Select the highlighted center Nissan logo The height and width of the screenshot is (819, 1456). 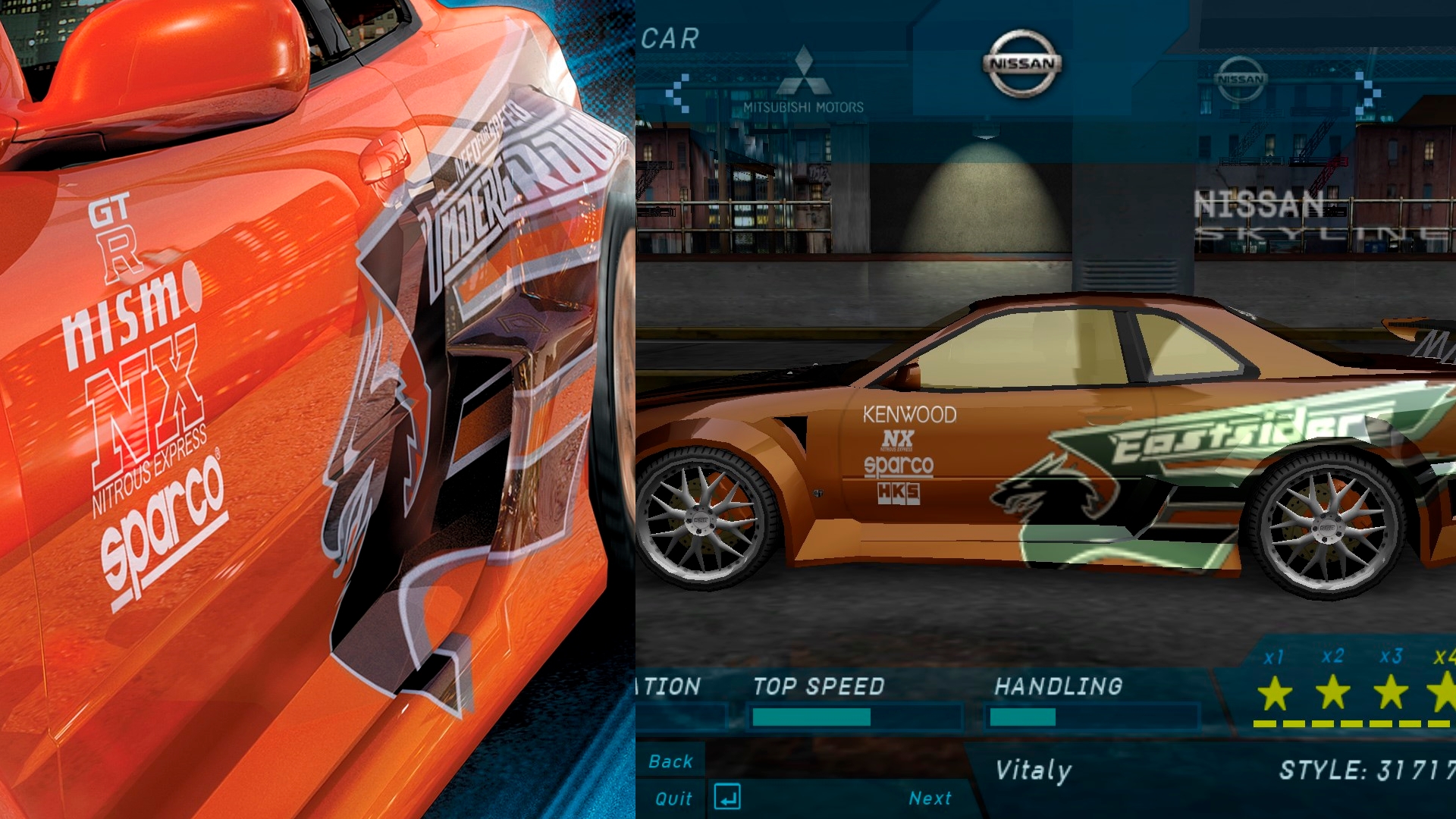[x=1022, y=64]
